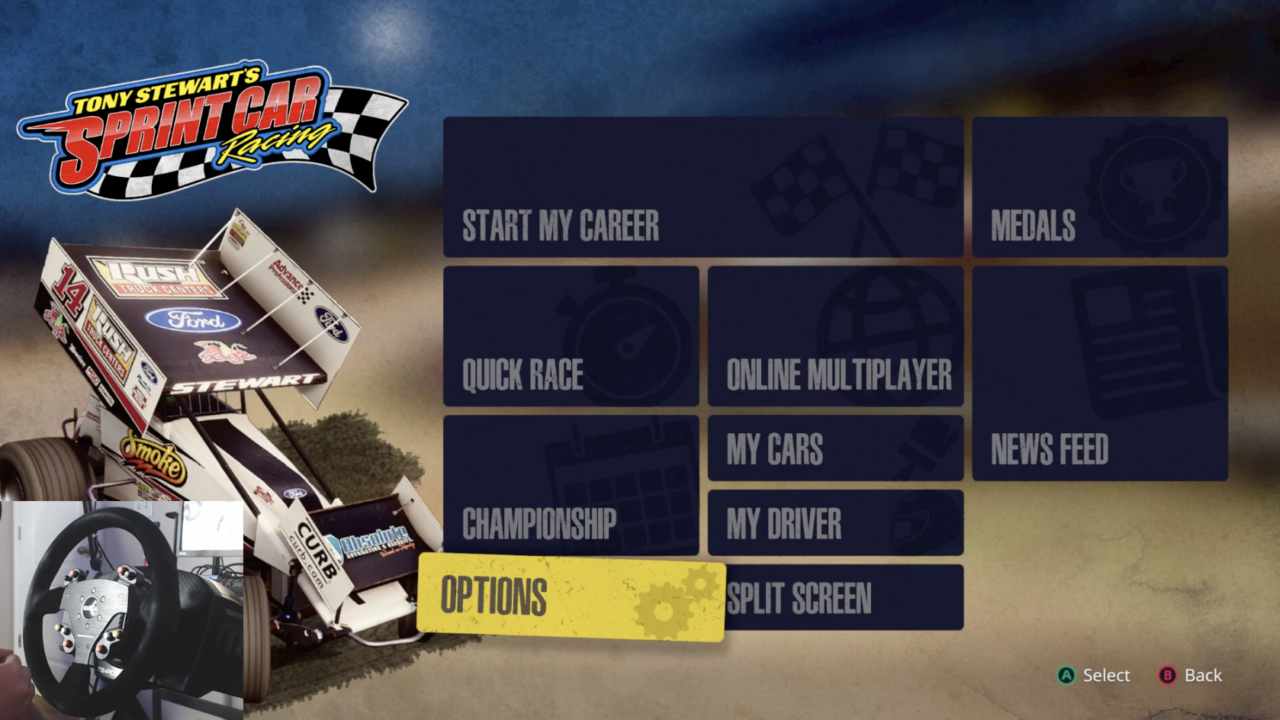1280x720 pixels.
Task: Open the My Driver customization
Action: pyautogui.click(x=835, y=522)
